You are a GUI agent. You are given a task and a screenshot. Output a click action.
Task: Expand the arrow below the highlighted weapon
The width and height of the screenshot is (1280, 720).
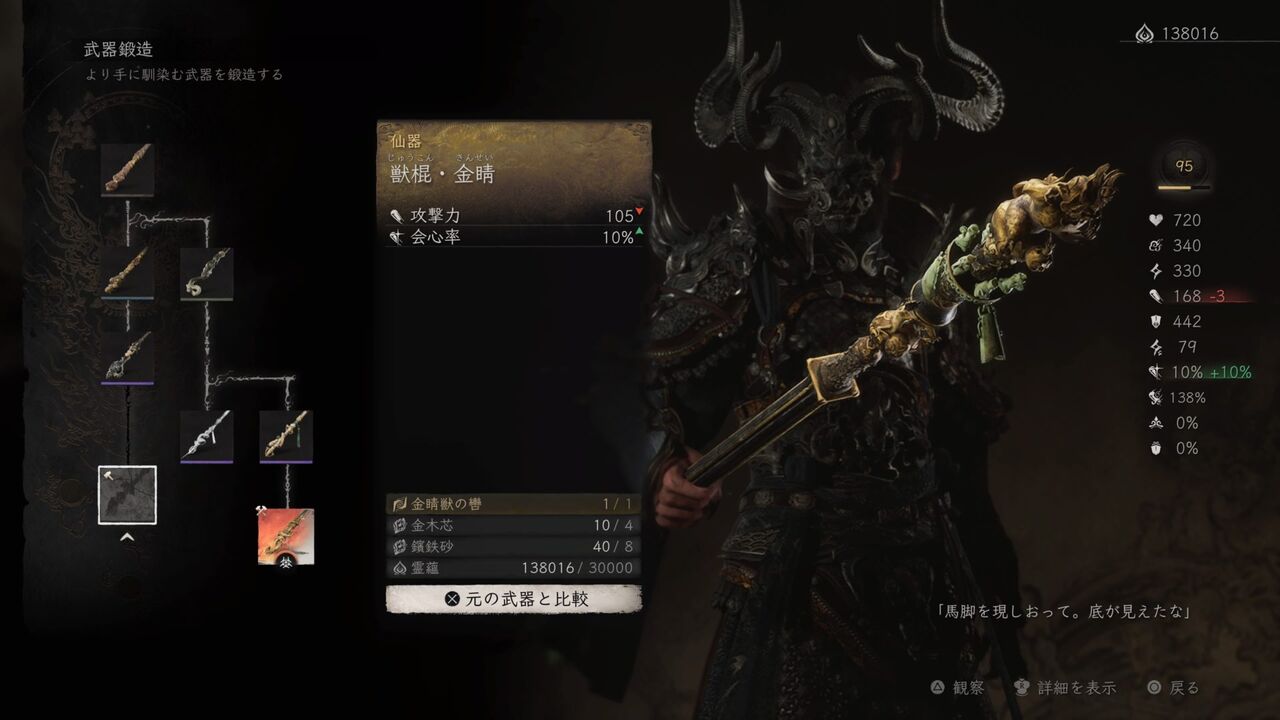point(127,537)
